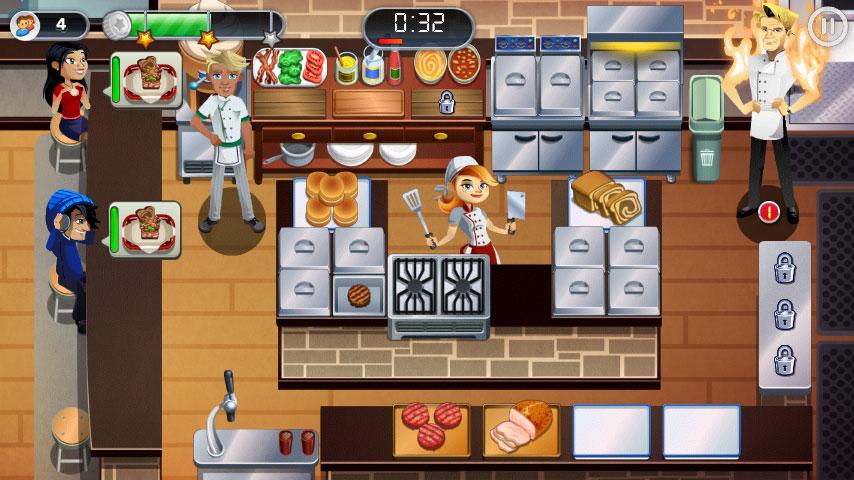Select the red ketchup bottle
The image size is (854, 480).
[395, 67]
